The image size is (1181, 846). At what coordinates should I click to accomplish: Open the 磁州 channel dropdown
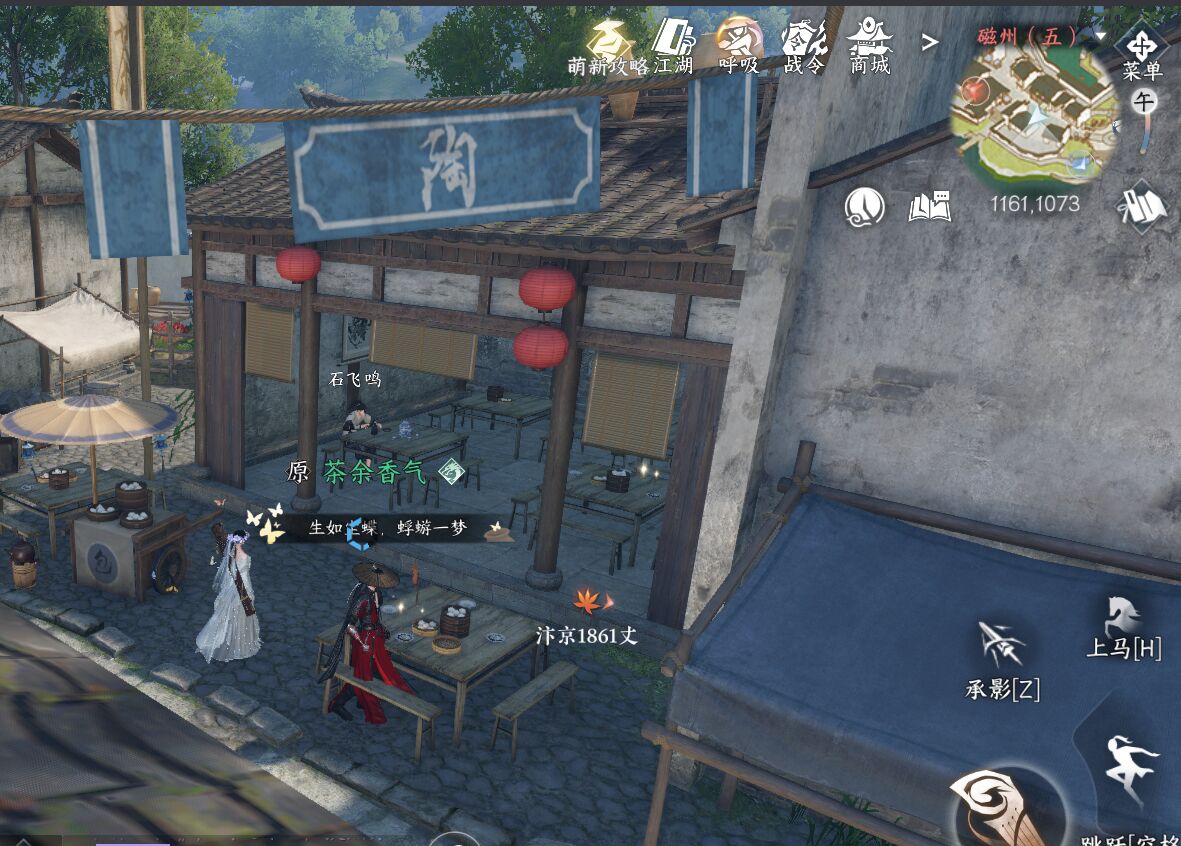1100,36
